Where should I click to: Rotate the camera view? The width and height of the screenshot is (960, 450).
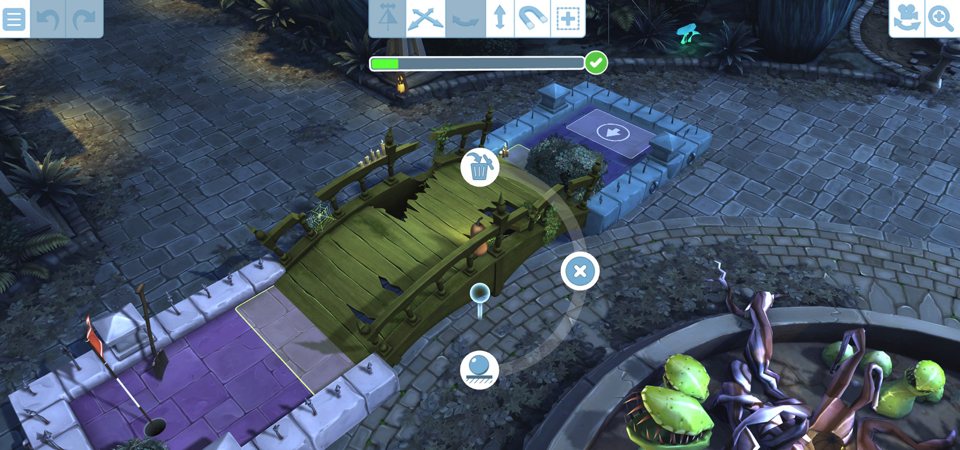click(907, 19)
